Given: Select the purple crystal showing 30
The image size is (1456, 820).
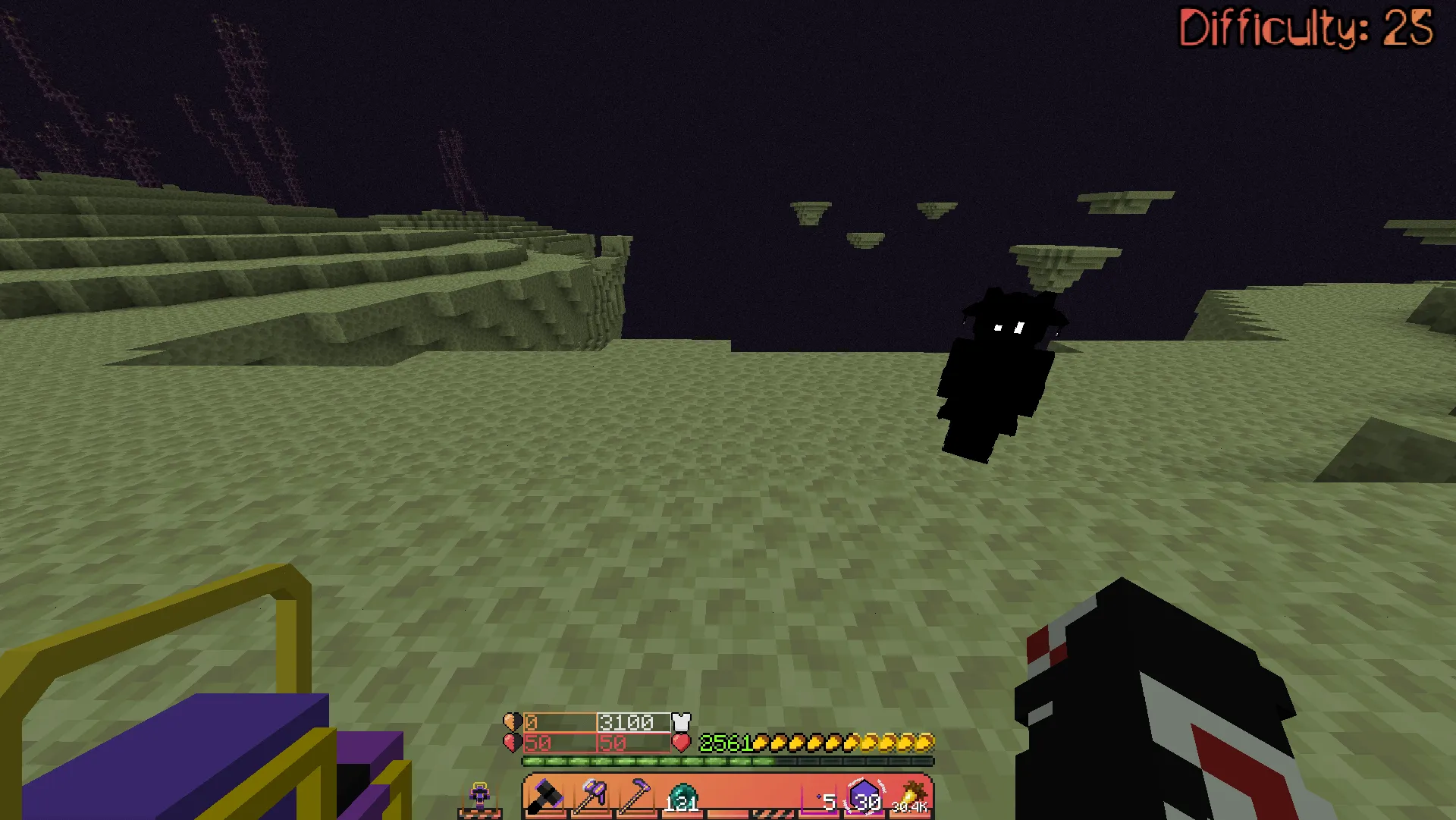Looking at the screenshot, I should (863, 794).
